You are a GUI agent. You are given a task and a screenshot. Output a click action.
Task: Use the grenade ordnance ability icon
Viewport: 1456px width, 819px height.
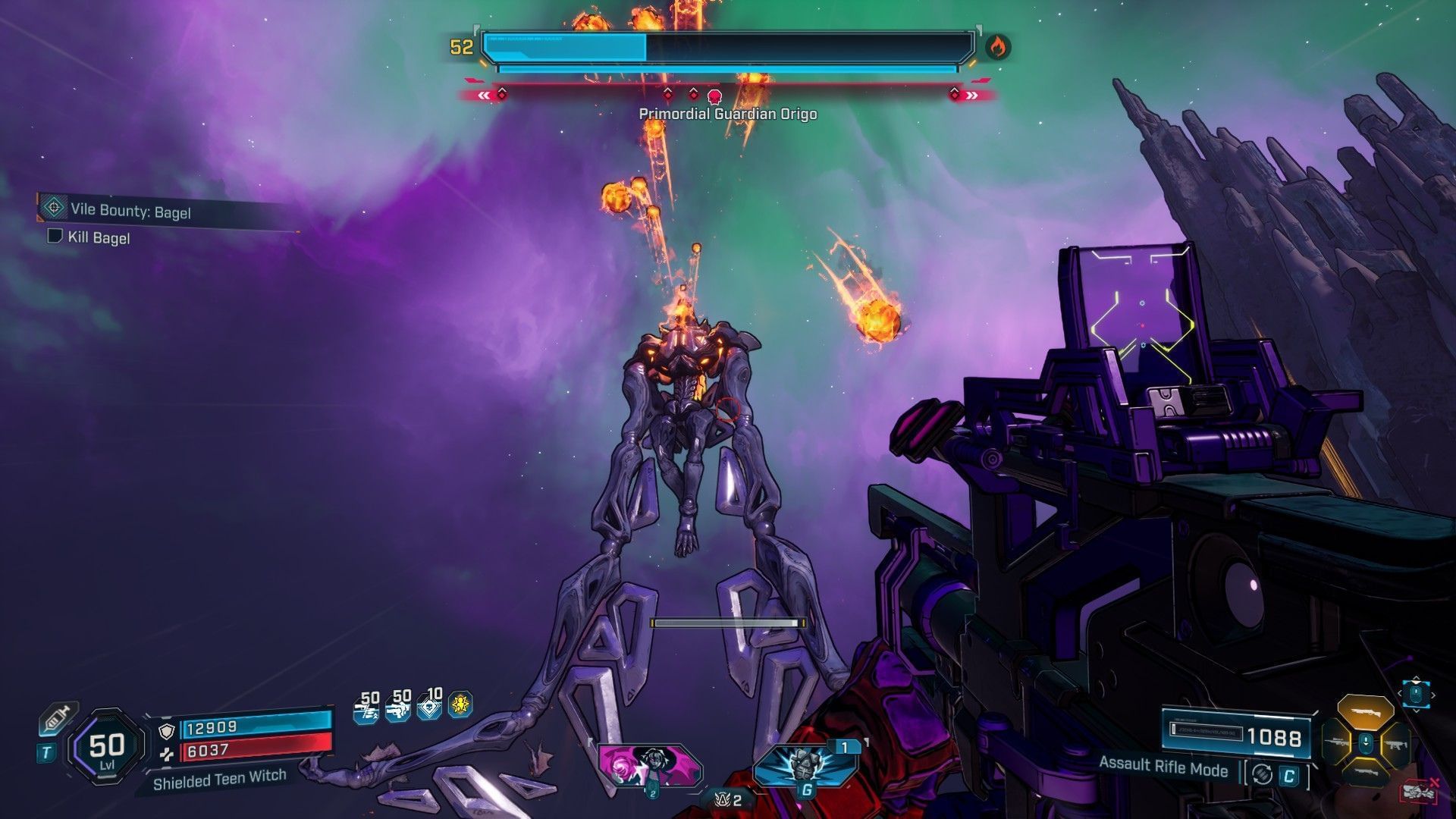pyautogui.click(x=806, y=764)
